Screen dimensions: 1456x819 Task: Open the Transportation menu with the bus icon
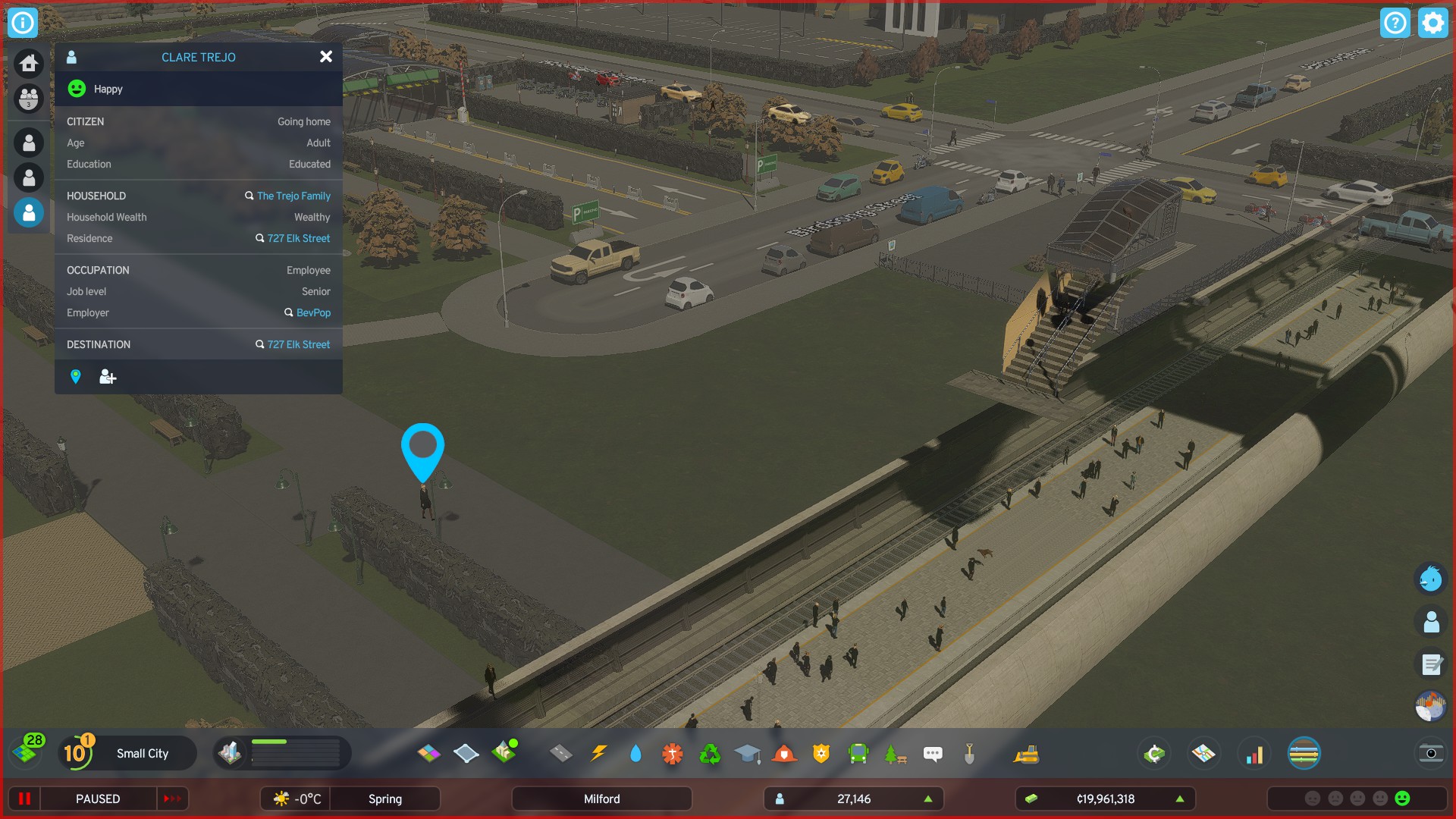pos(857,753)
